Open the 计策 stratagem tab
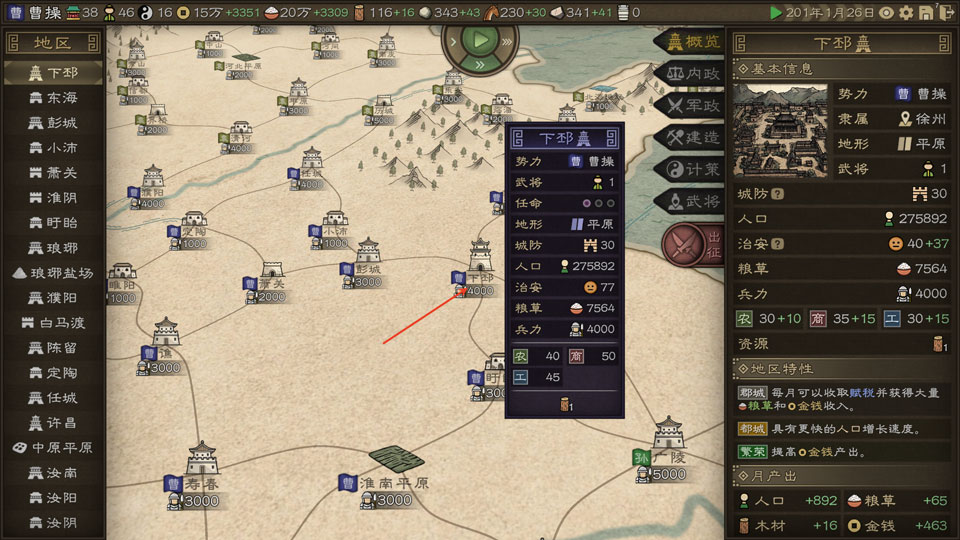Viewport: 960px width, 540px height. [x=689, y=169]
